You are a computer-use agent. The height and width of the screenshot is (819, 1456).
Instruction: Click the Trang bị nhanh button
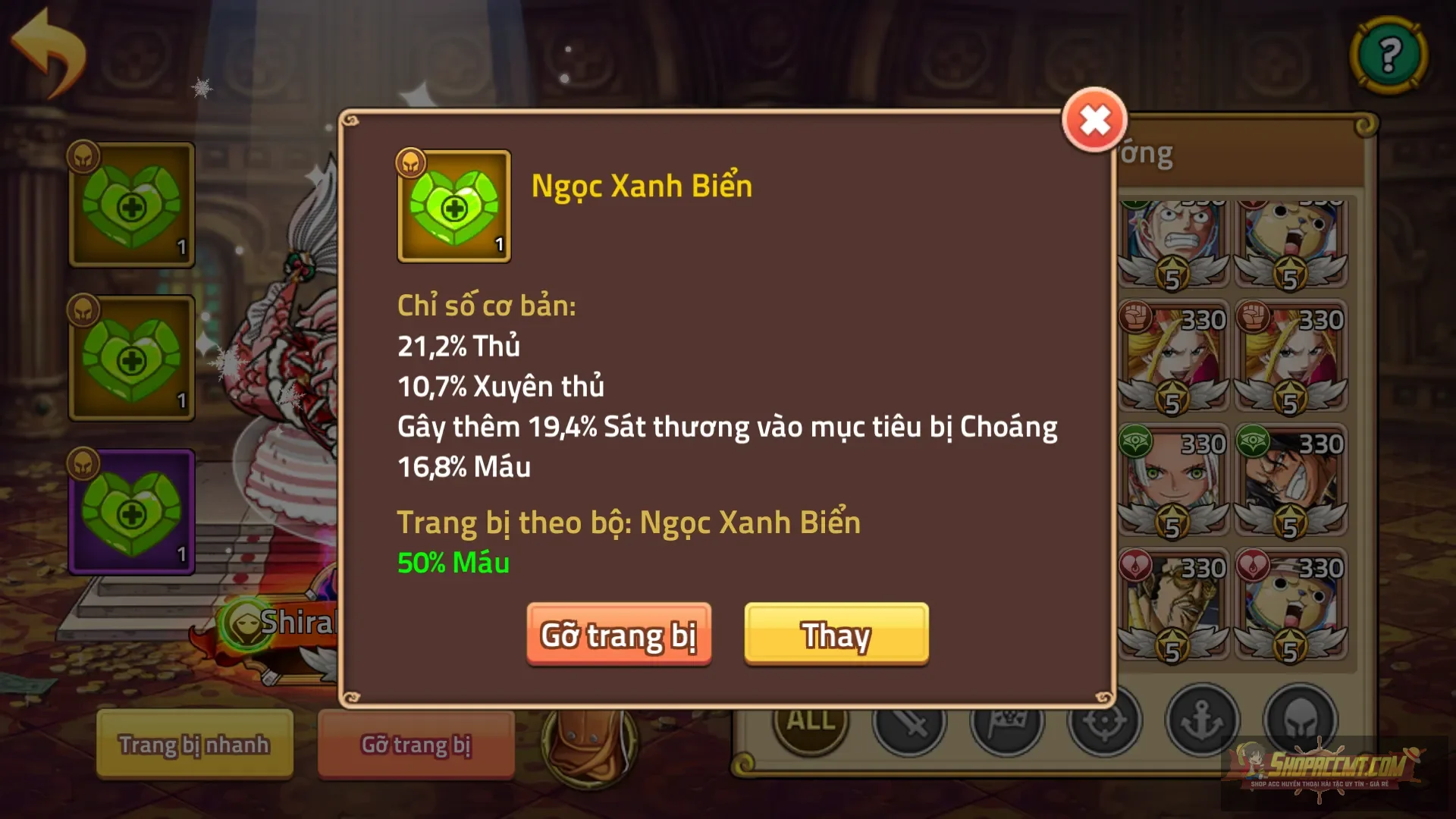coord(193,745)
